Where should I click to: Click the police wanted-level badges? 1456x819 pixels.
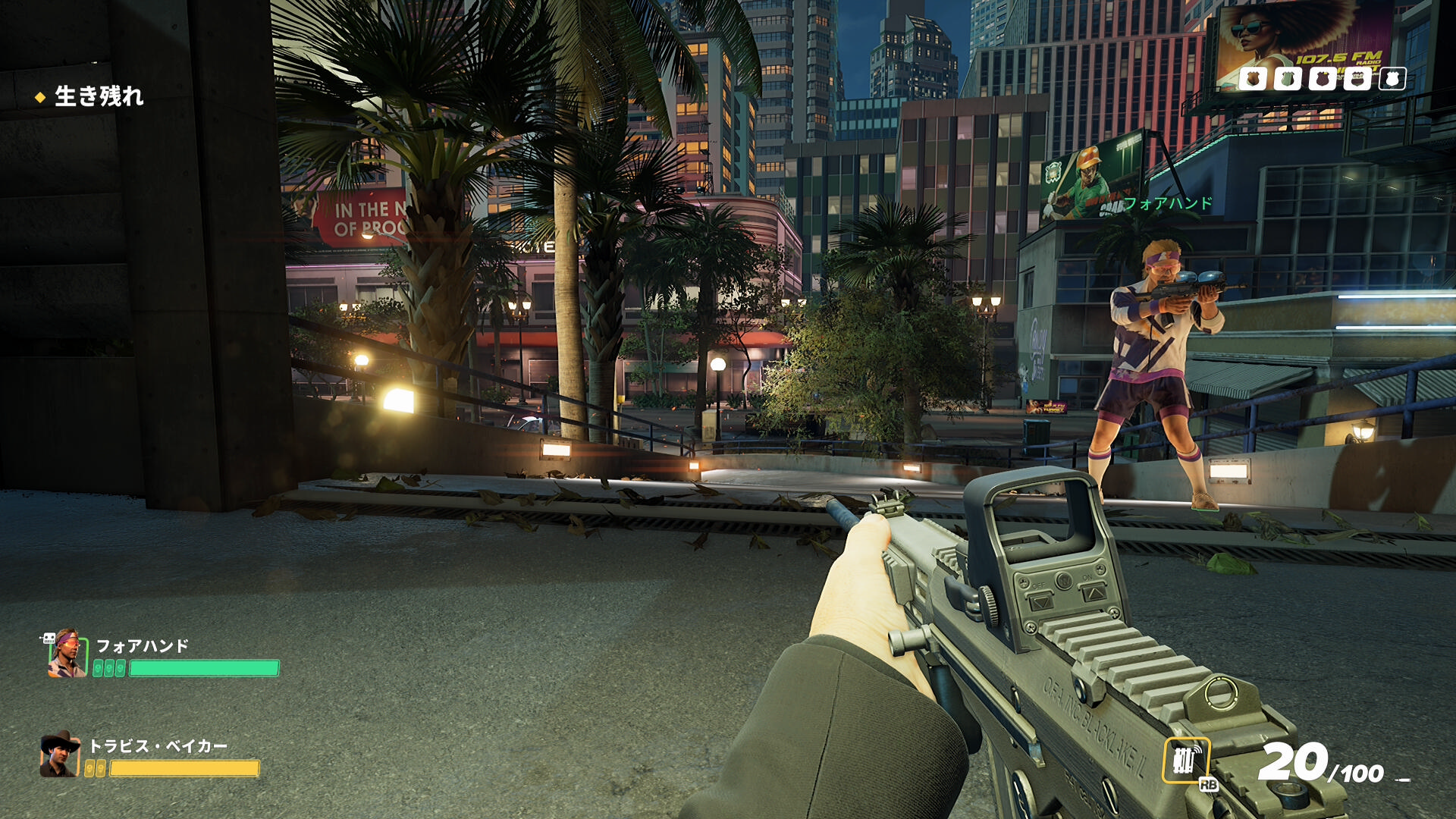1322,79
